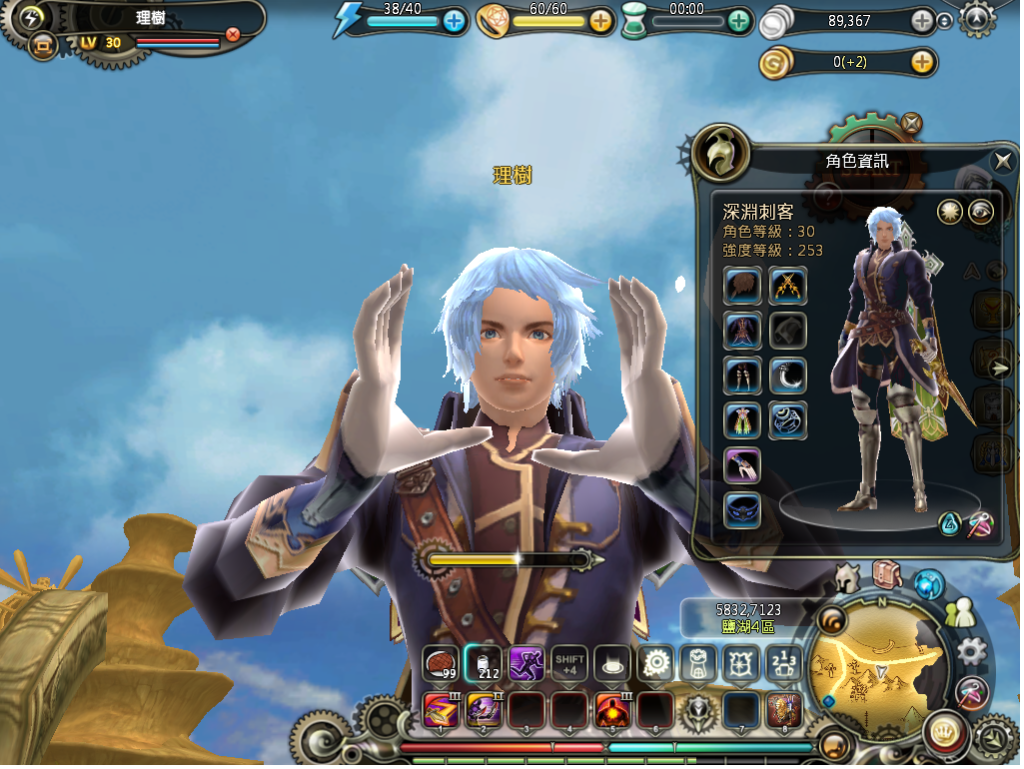Click the red X beside the level bar
The image size is (1024, 769).
click(x=233, y=34)
